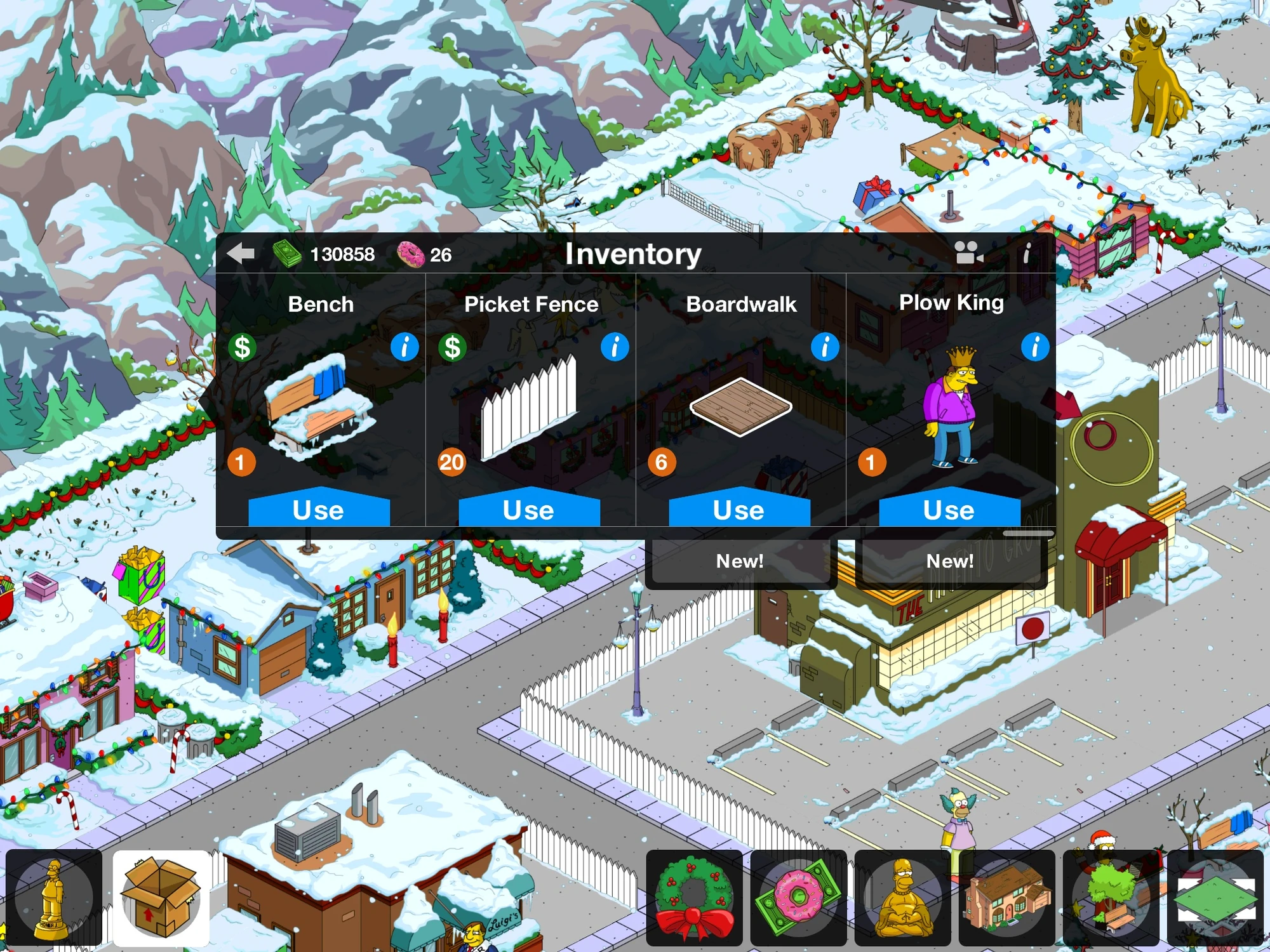This screenshot has height=952, width=1270.
Task: Open info for the Bench item
Action: (x=404, y=348)
